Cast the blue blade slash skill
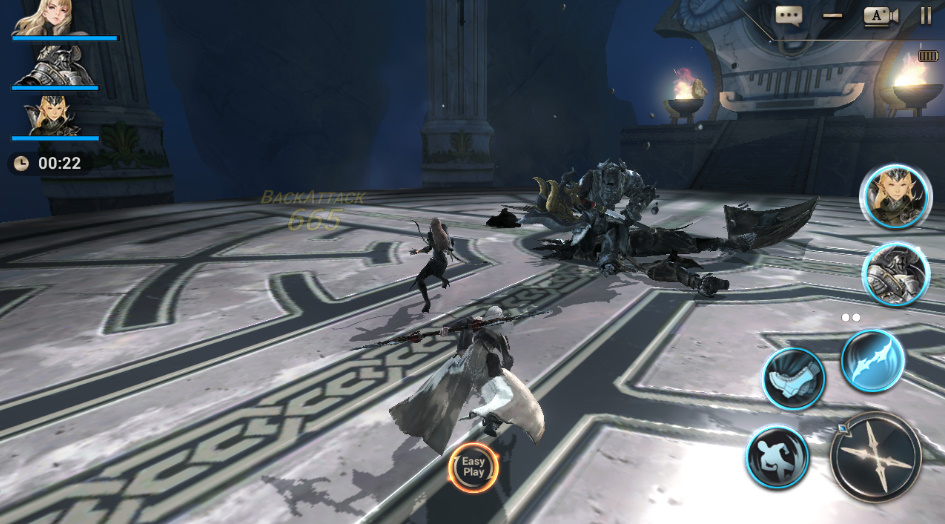 point(873,360)
